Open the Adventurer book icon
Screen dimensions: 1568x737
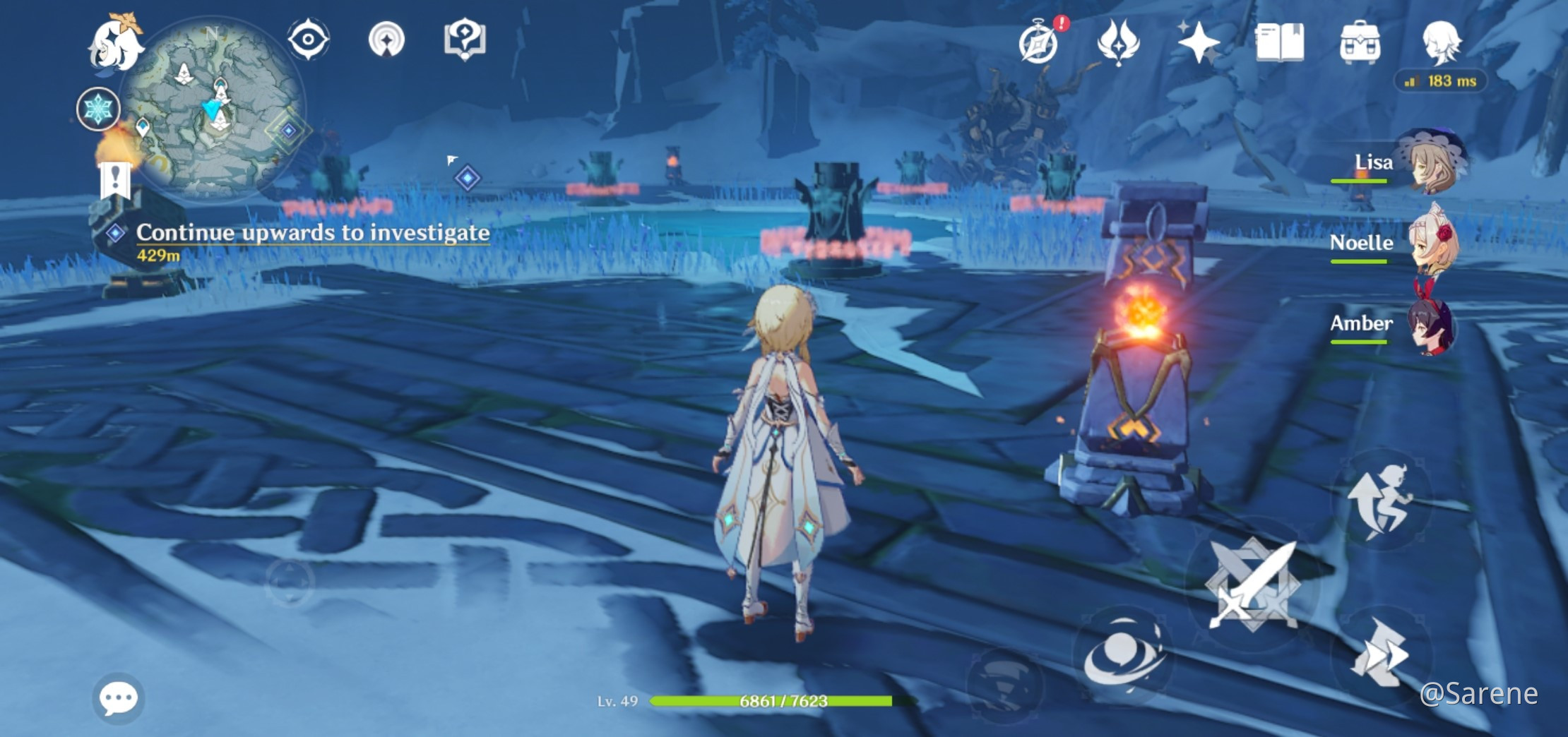[1279, 42]
